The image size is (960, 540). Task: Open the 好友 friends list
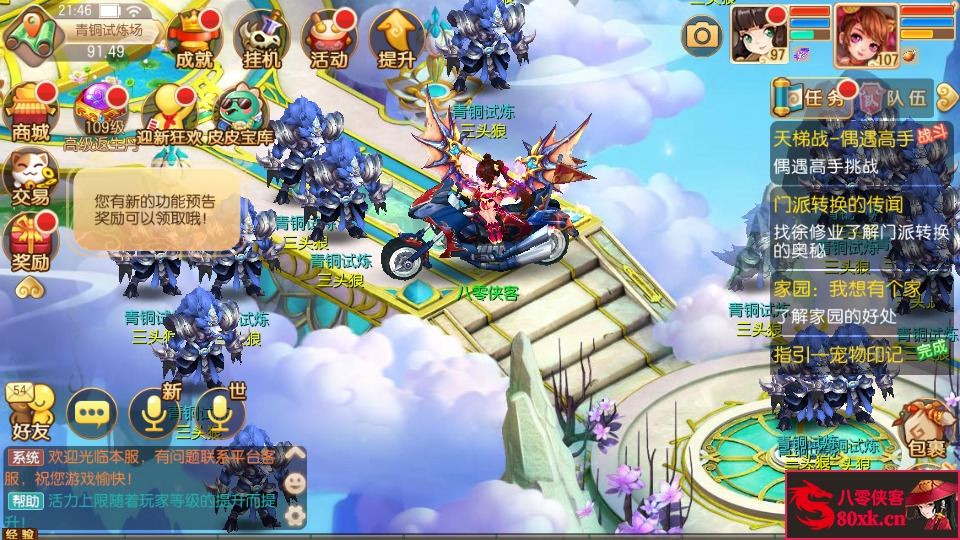(x=30, y=412)
